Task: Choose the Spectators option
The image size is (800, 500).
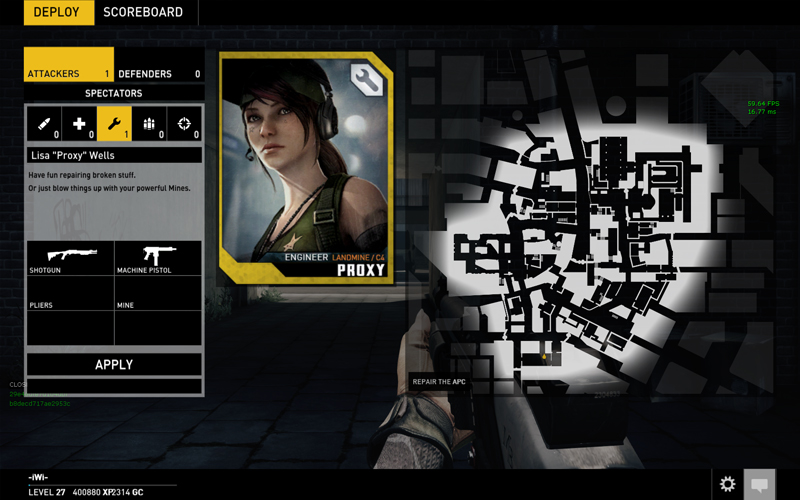Action: [x=113, y=93]
